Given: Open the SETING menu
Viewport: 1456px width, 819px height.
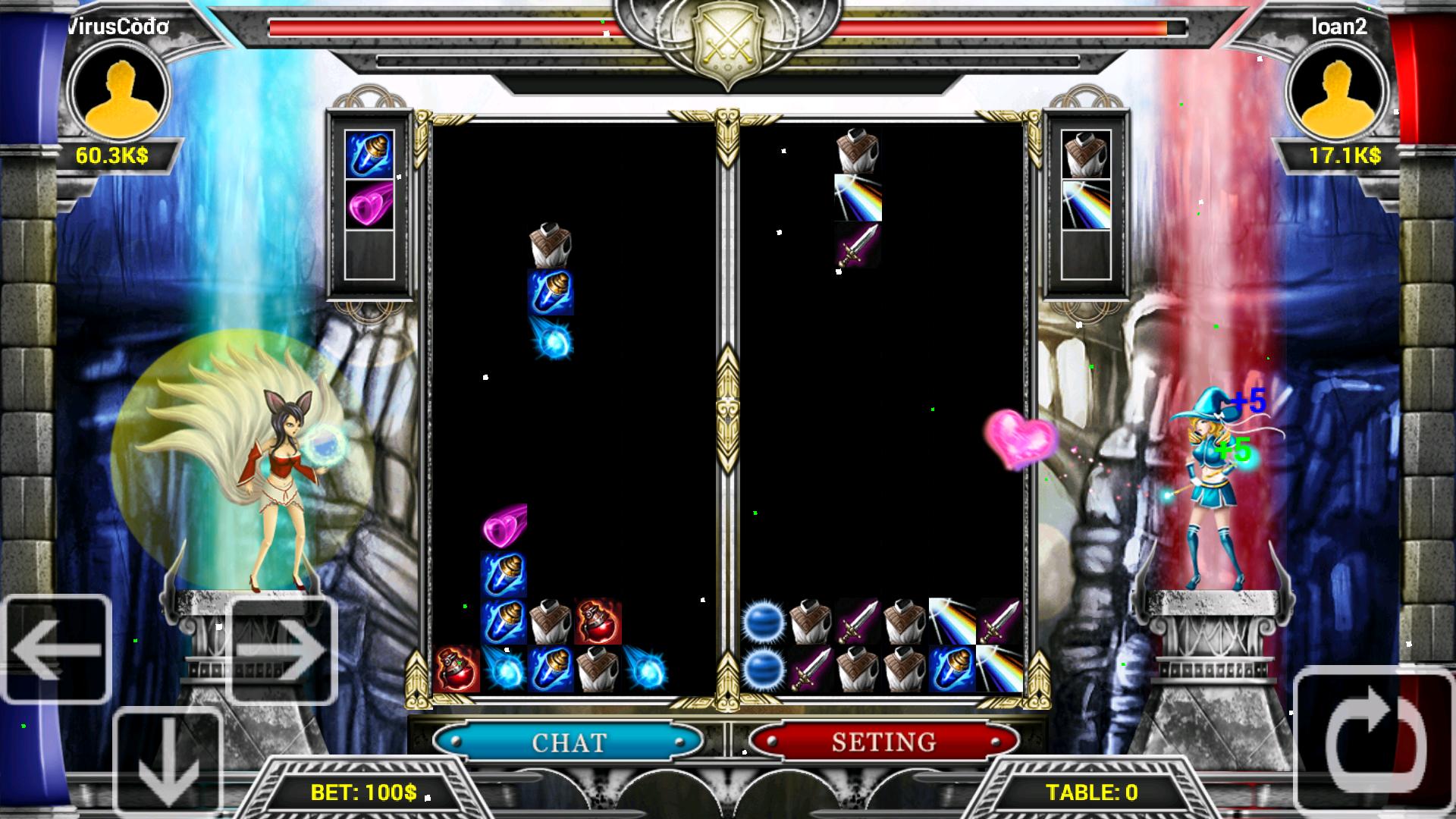Looking at the screenshot, I should click(x=883, y=741).
